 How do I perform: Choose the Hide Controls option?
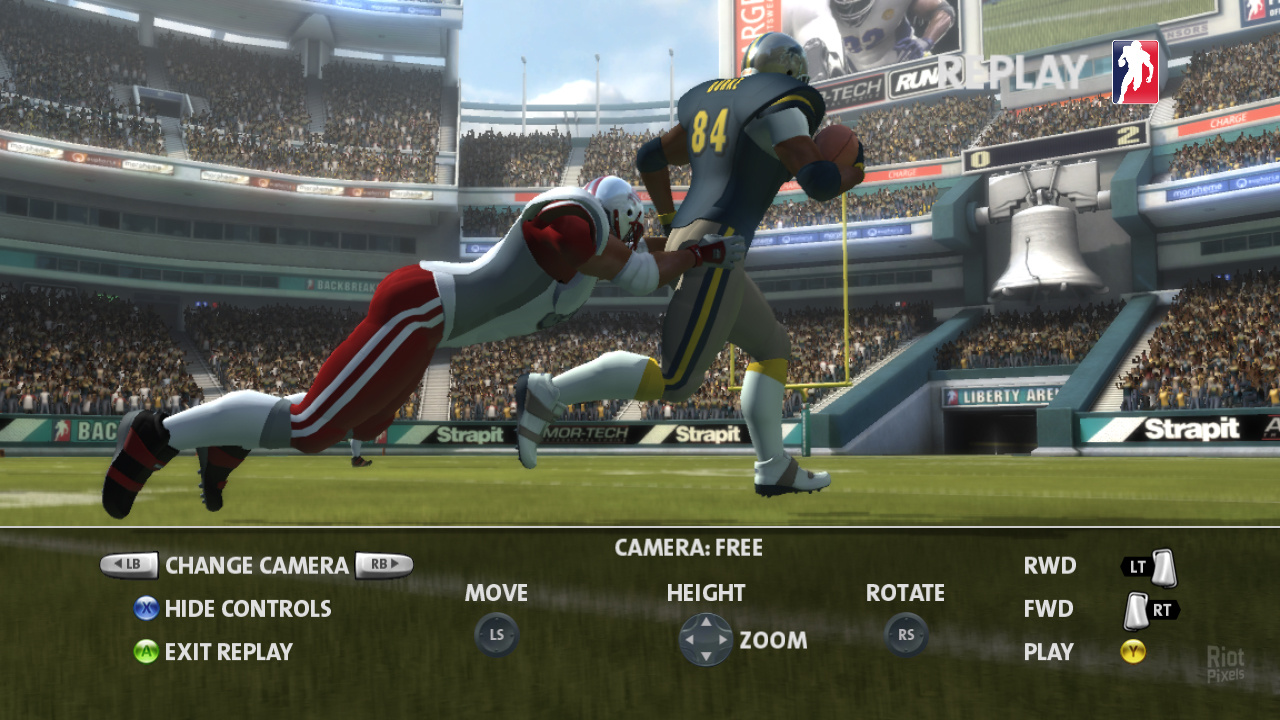click(x=247, y=609)
